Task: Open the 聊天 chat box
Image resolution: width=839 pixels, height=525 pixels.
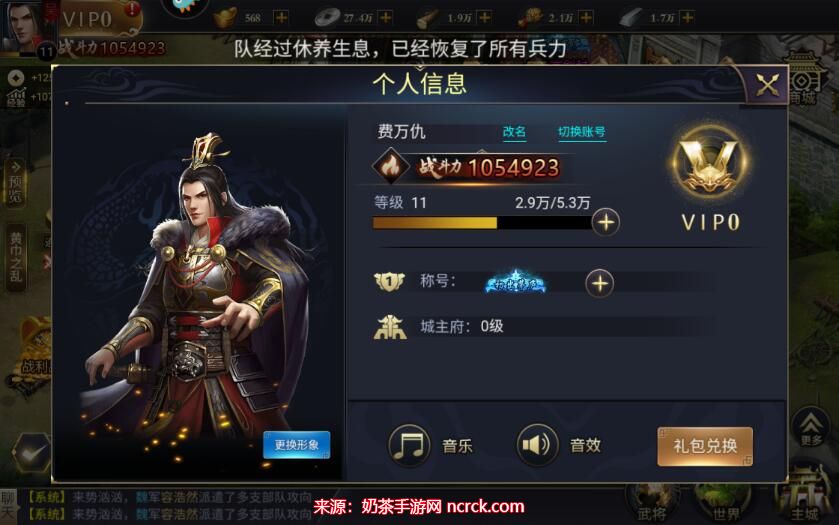Action: tap(9, 503)
